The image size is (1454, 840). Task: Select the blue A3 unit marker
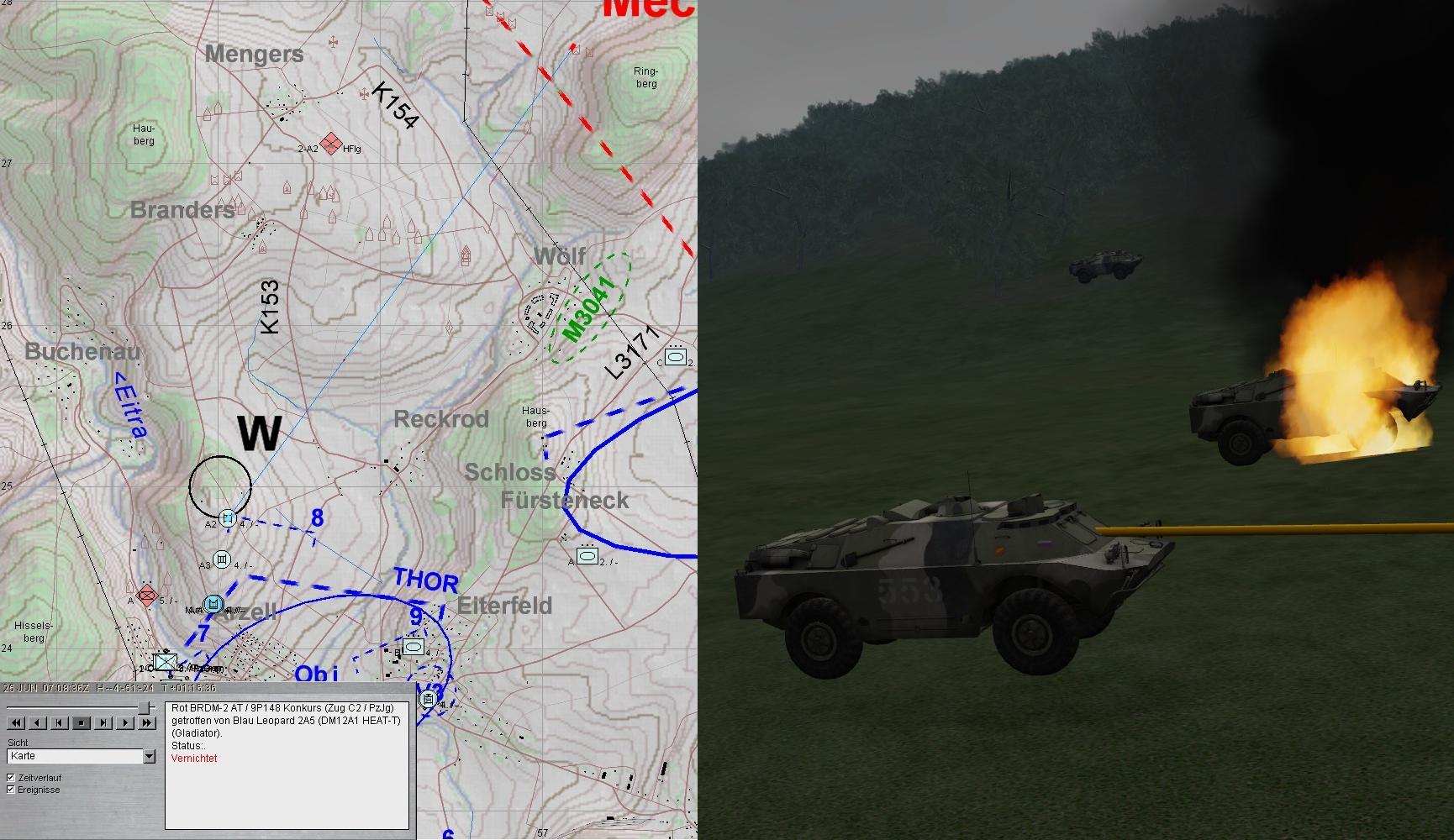222,559
